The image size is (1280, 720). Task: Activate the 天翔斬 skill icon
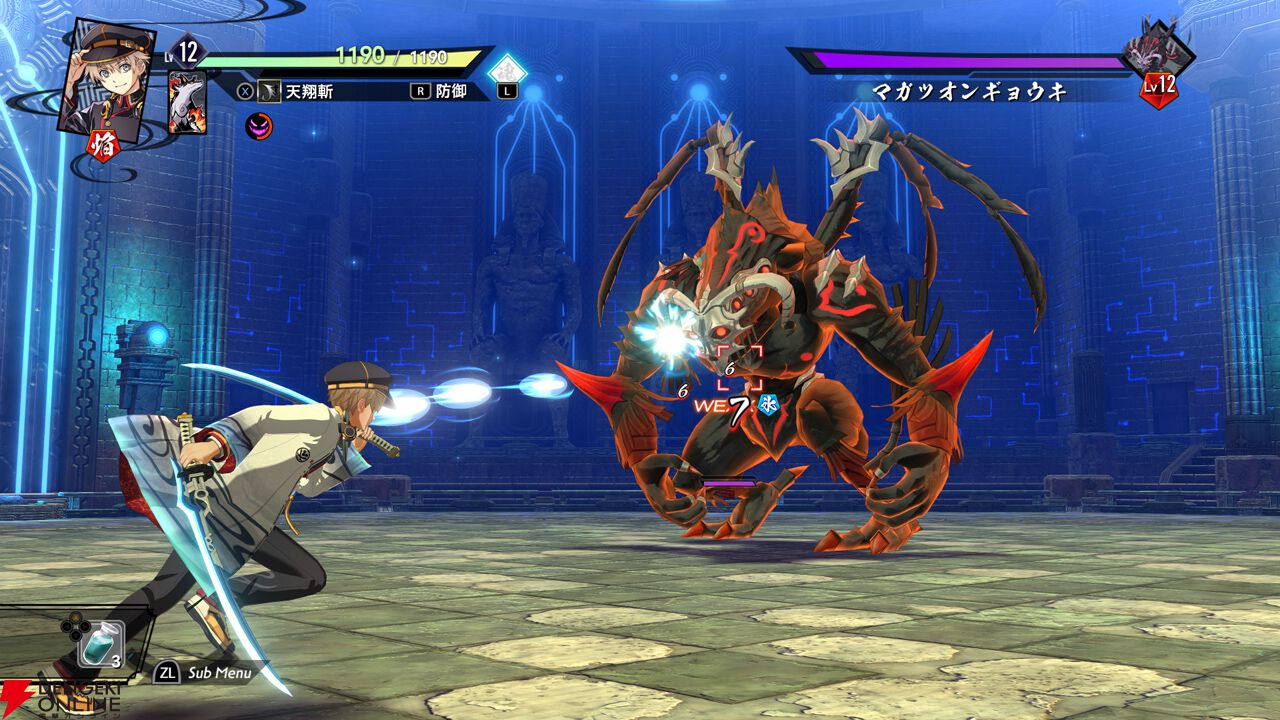[269, 92]
